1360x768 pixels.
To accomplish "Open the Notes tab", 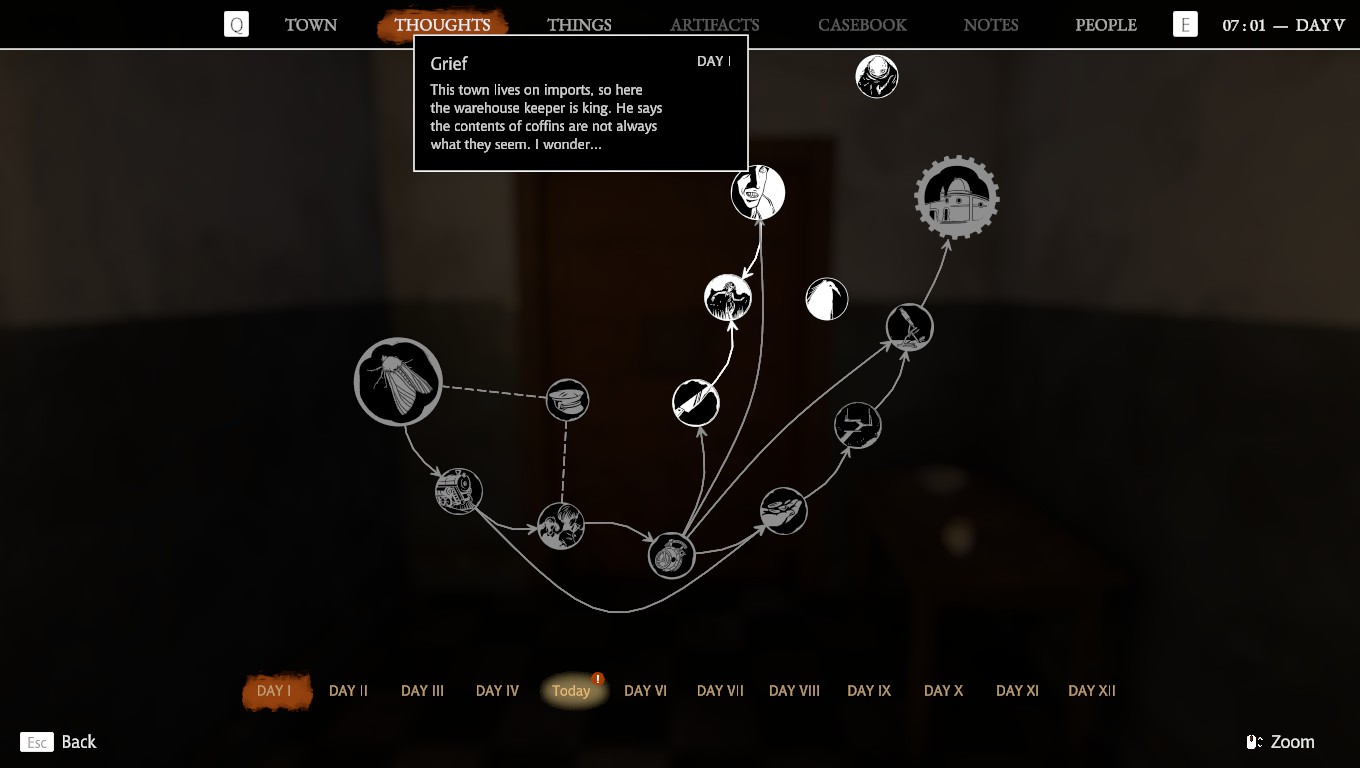I will point(990,25).
